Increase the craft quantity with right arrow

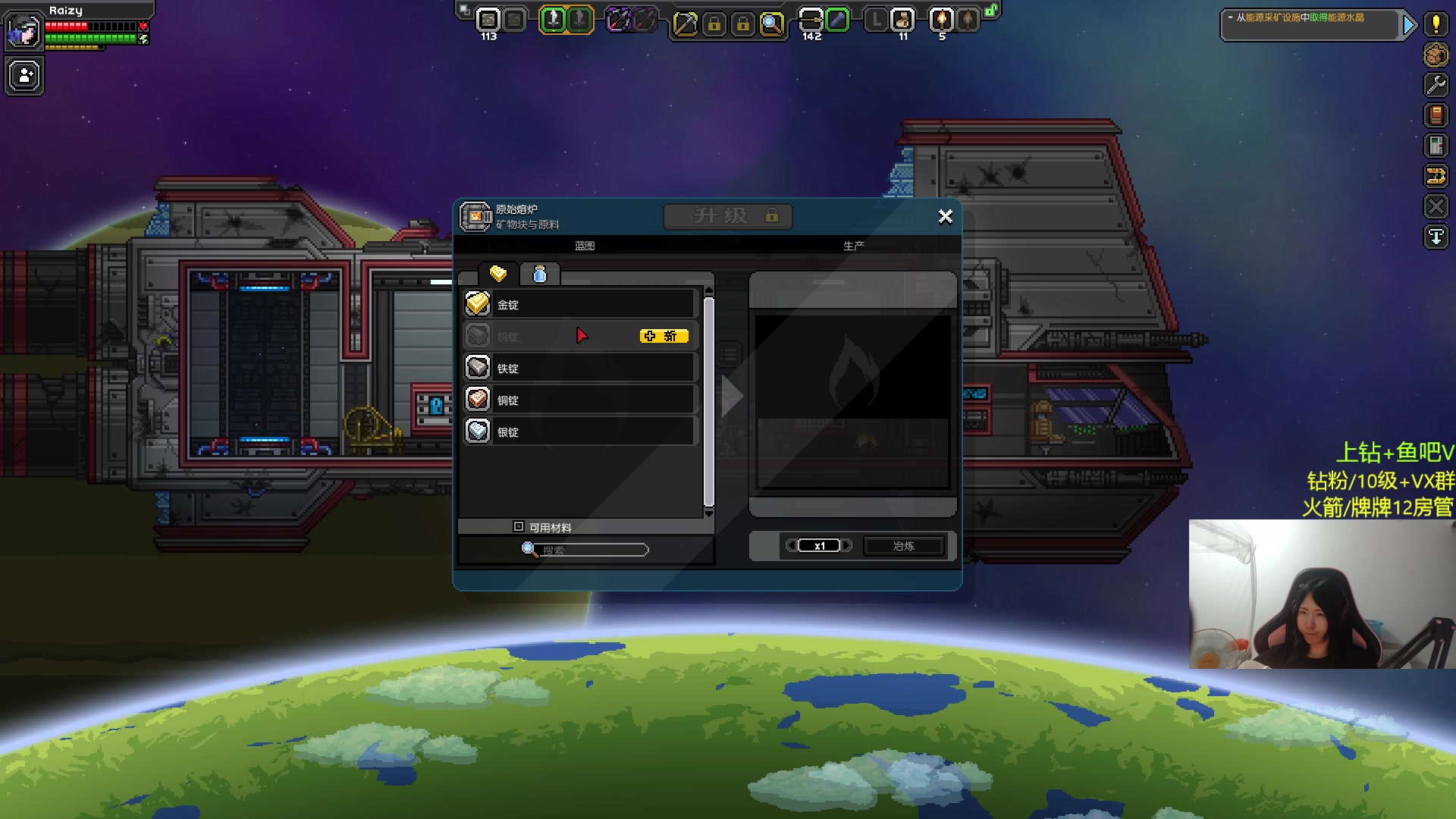(x=848, y=545)
